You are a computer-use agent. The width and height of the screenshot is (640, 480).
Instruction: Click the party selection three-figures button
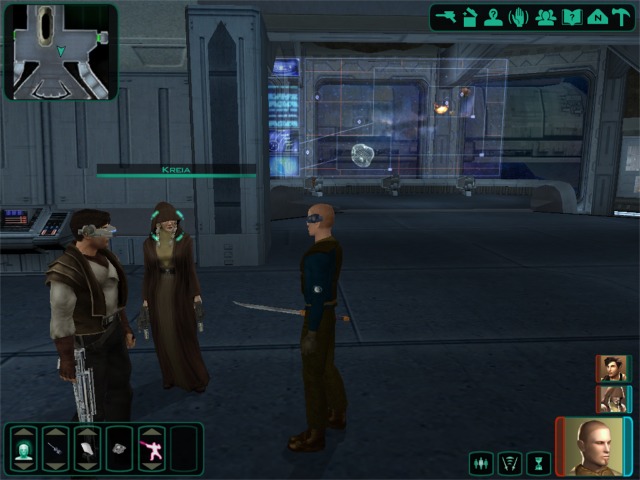click(483, 463)
